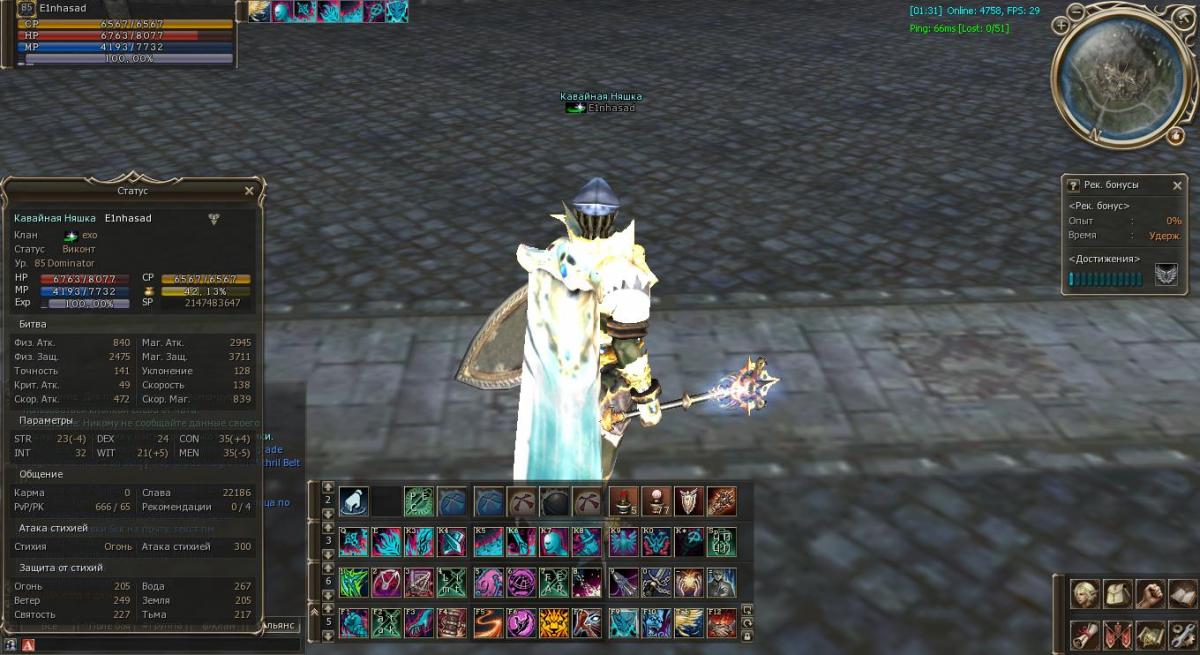Open the character status menu icon
The image size is (1200, 655).
[1085, 594]
